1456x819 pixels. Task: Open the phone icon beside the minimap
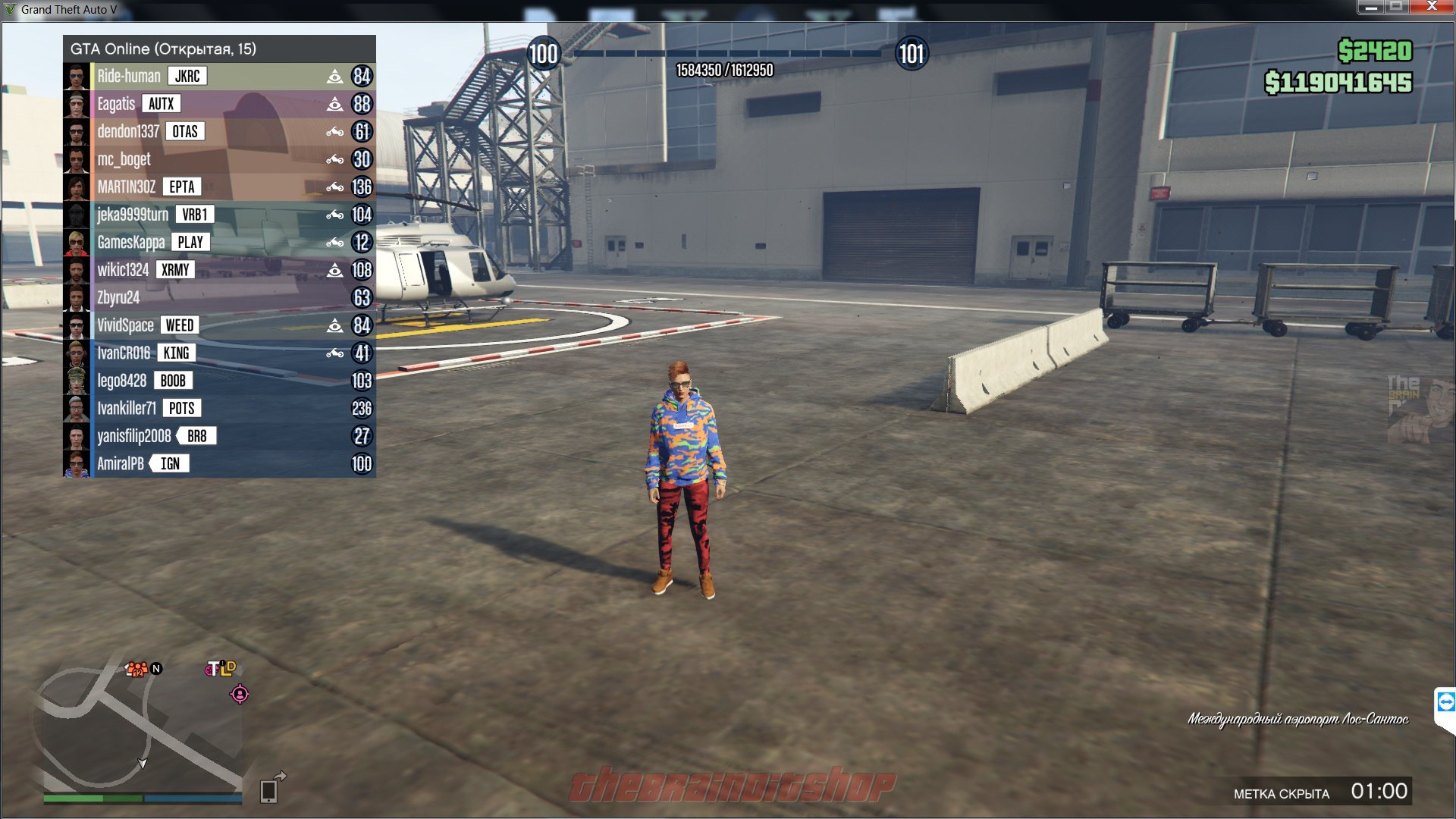point(268,790)
